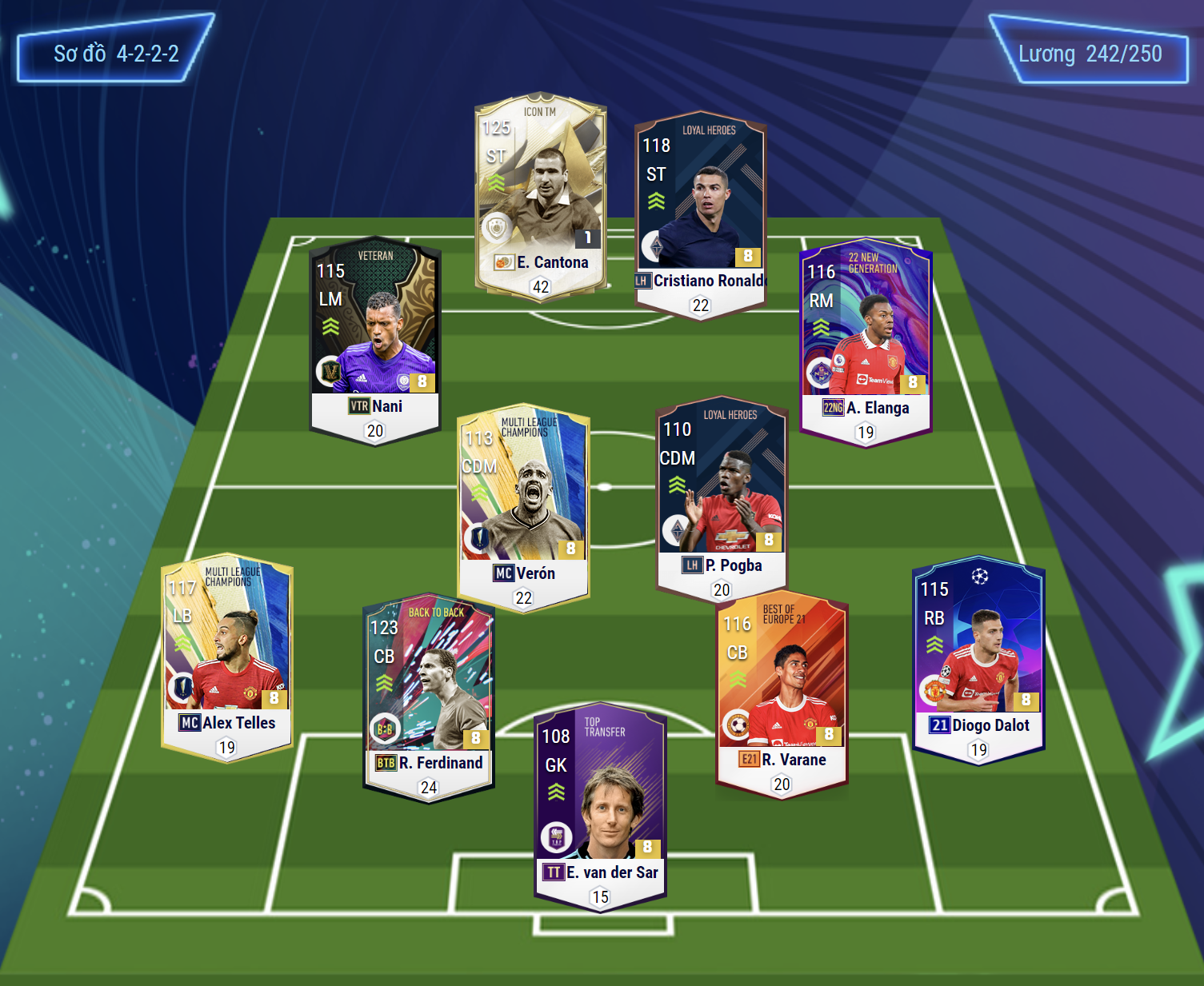The width and height of the screenshot is (1204, 986).
Task: Select A. Elanga right midfielder card
Action: tap(866, 338)
